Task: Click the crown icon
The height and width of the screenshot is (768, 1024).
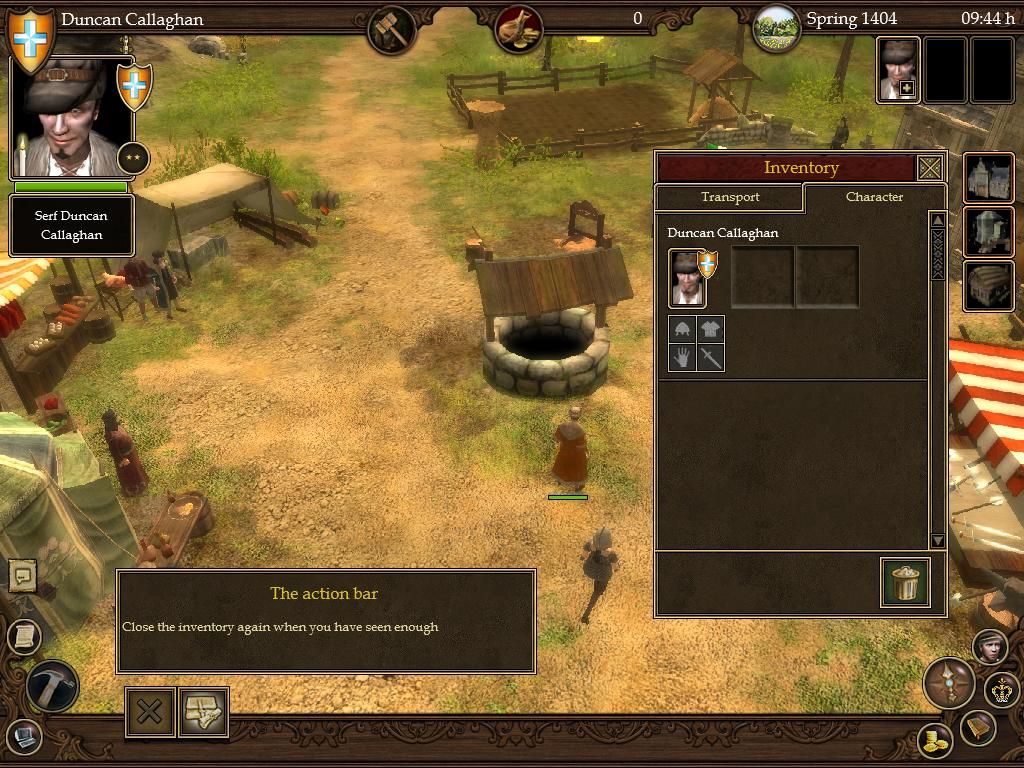Action: [1002, 690]
